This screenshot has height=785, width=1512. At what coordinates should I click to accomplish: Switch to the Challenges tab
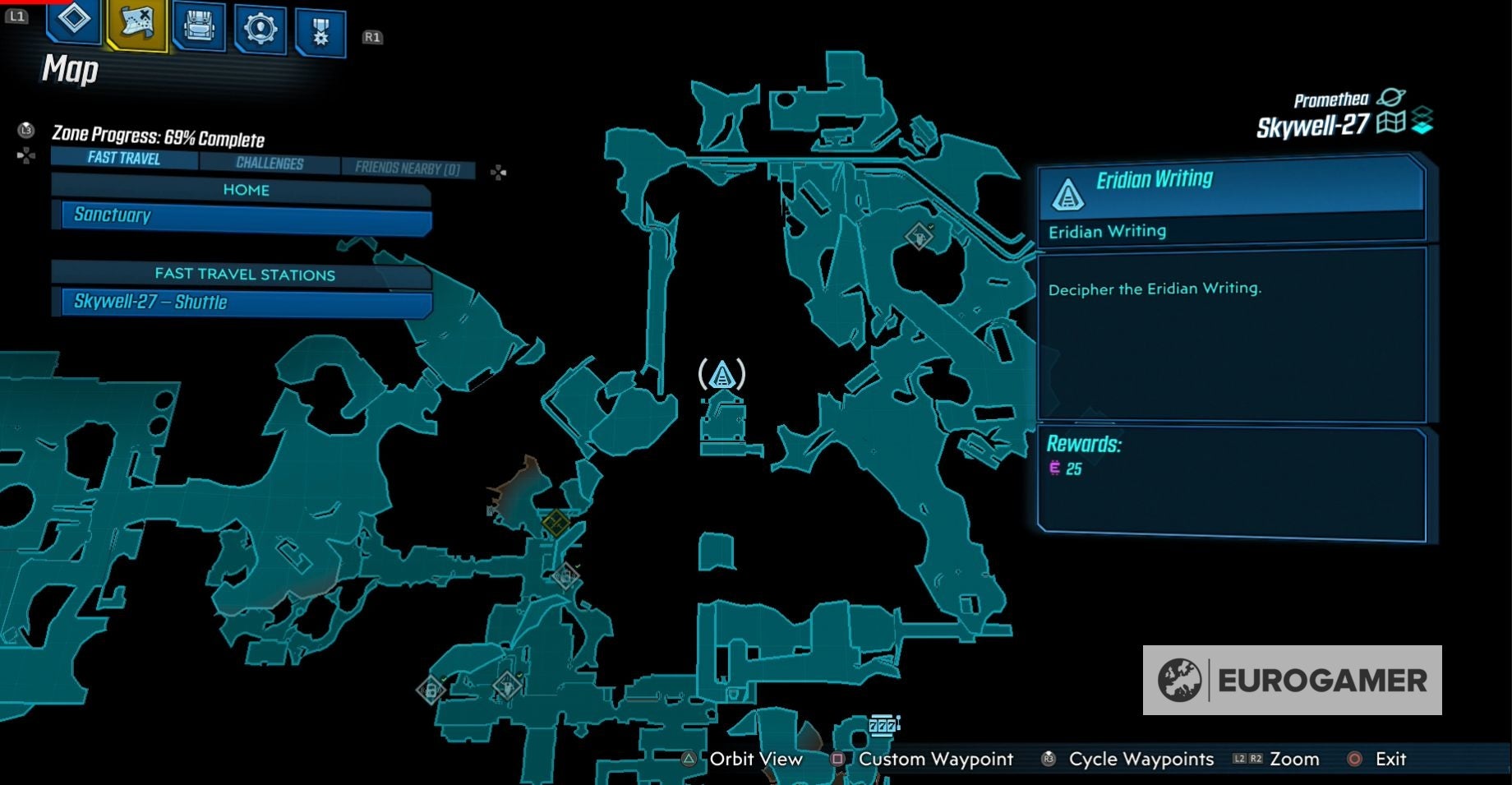click(270, 163)
